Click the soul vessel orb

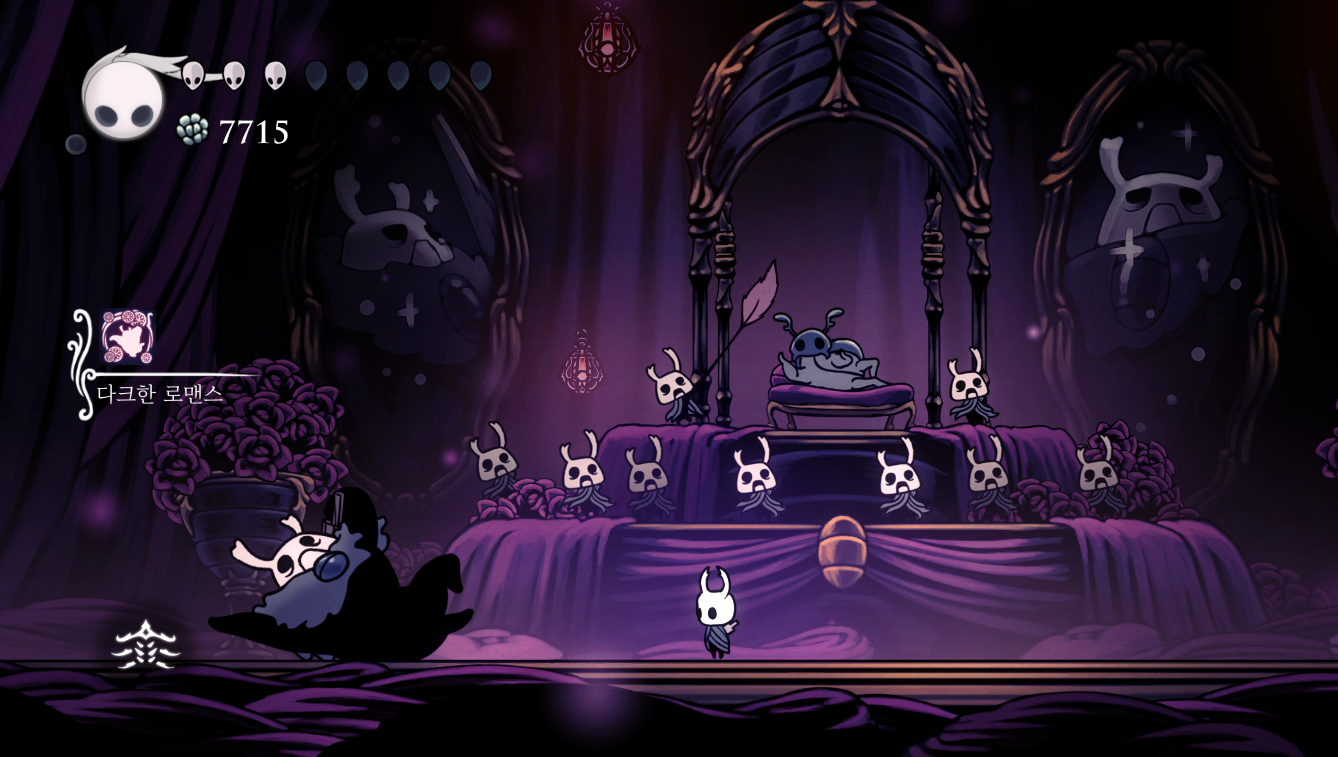[x=123, y=99]
